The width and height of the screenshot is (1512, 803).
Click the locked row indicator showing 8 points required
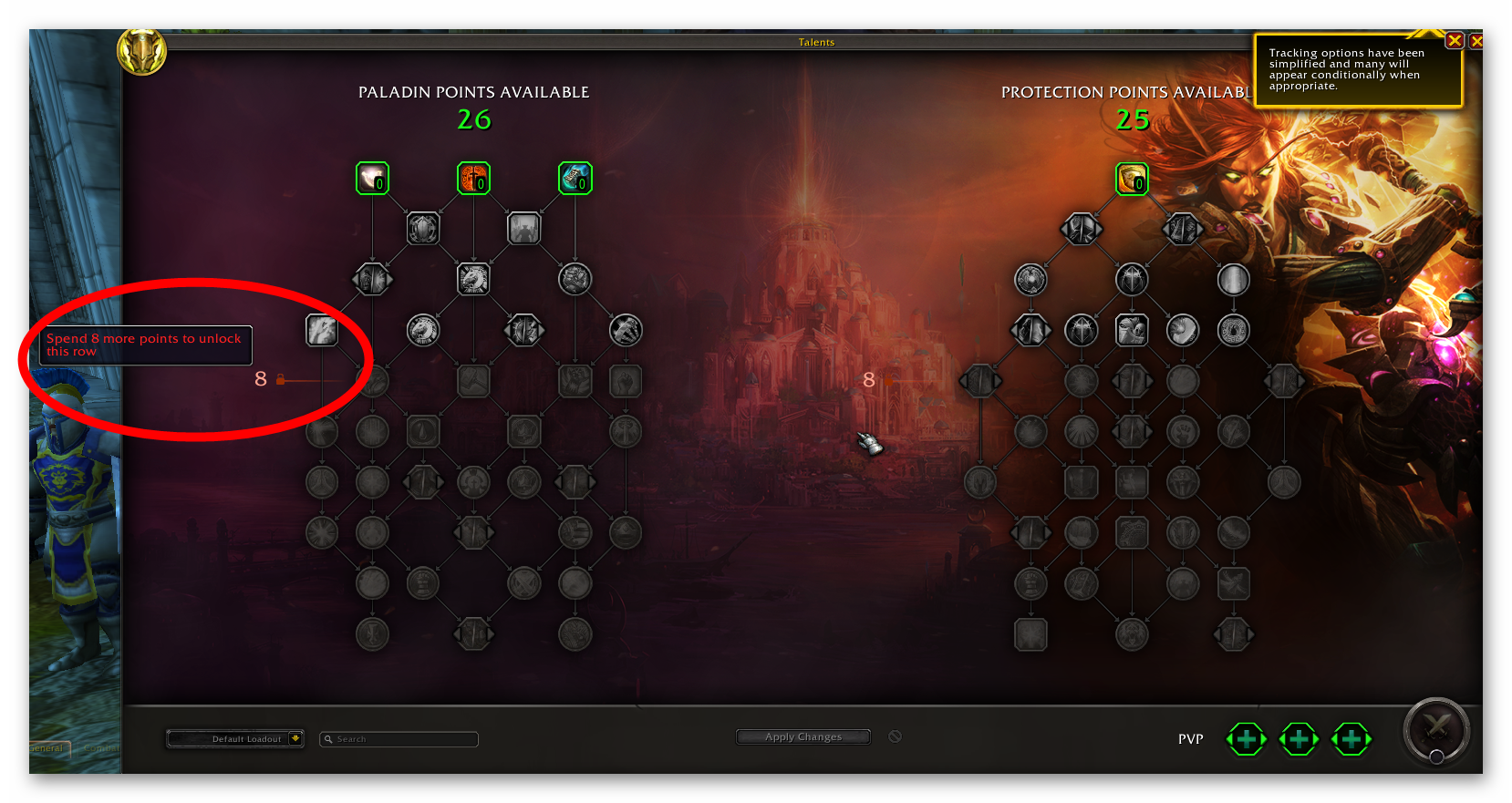pos(270,378)
